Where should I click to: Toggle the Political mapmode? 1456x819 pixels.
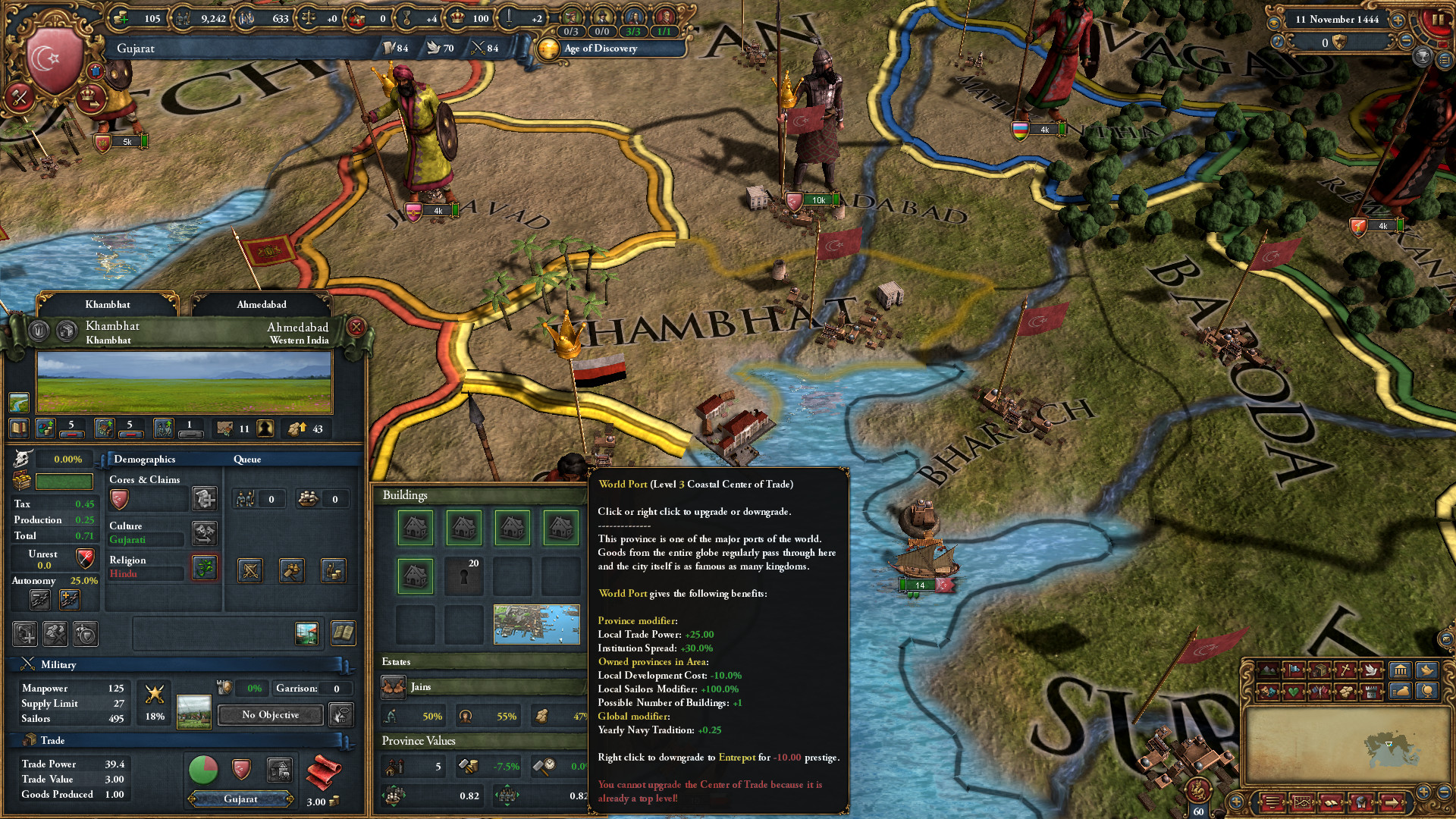[1294, 671]
